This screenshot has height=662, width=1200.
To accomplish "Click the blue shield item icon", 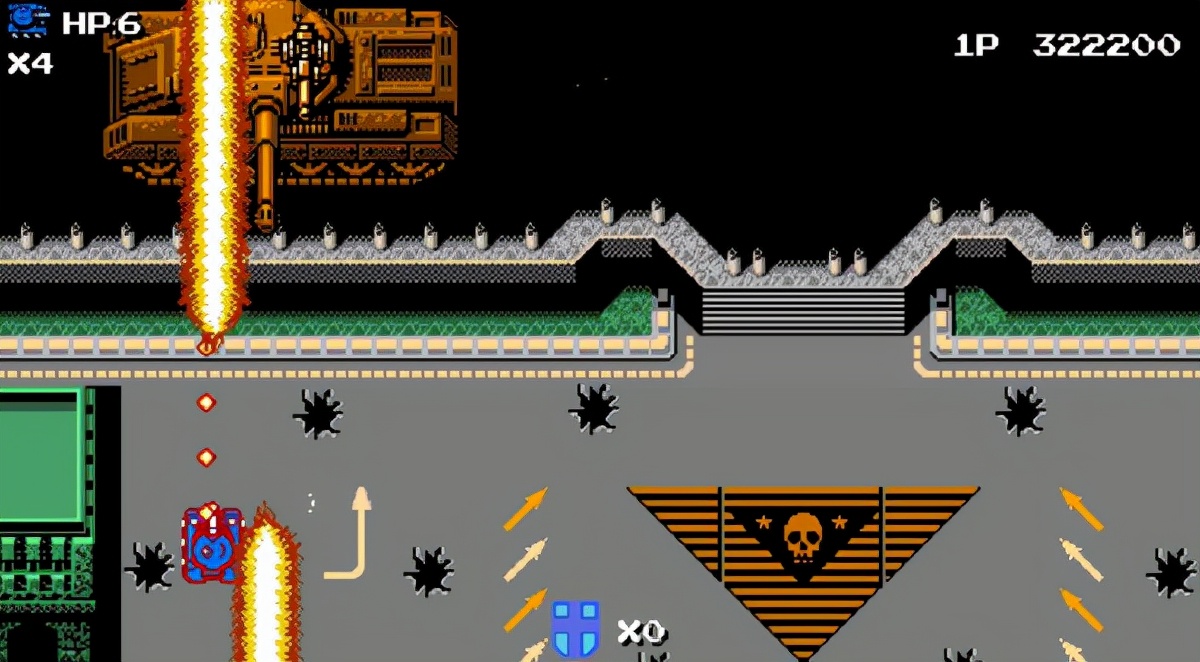I will point(576,628).
